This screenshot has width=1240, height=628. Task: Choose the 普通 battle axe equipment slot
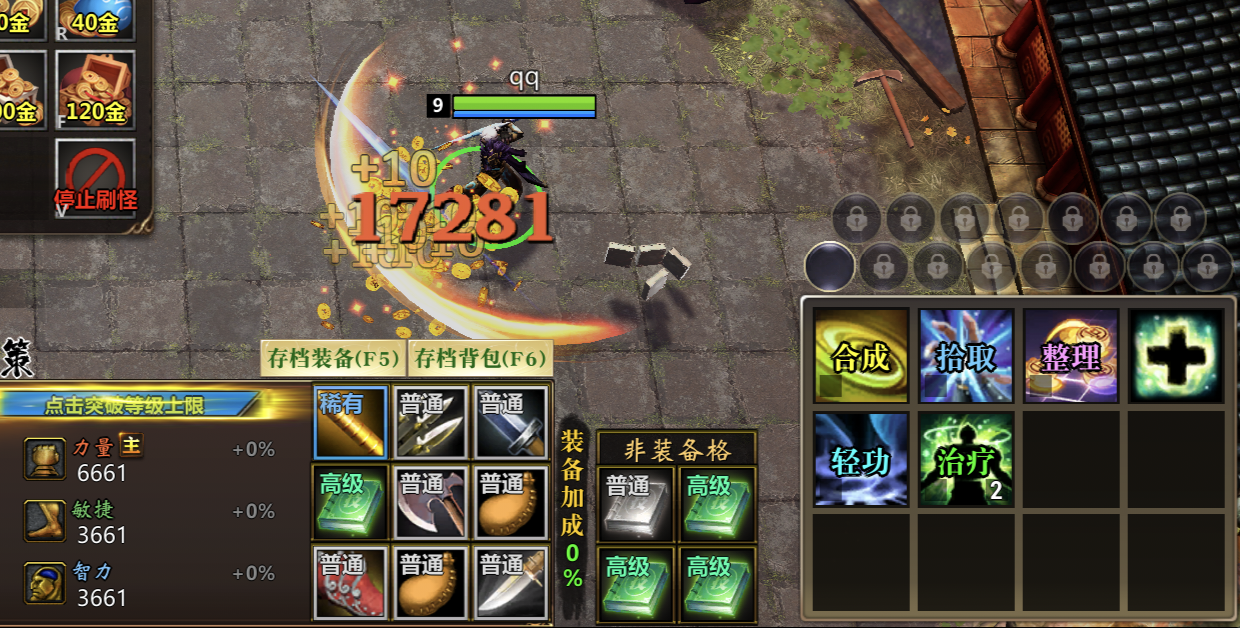click(430, 502)
